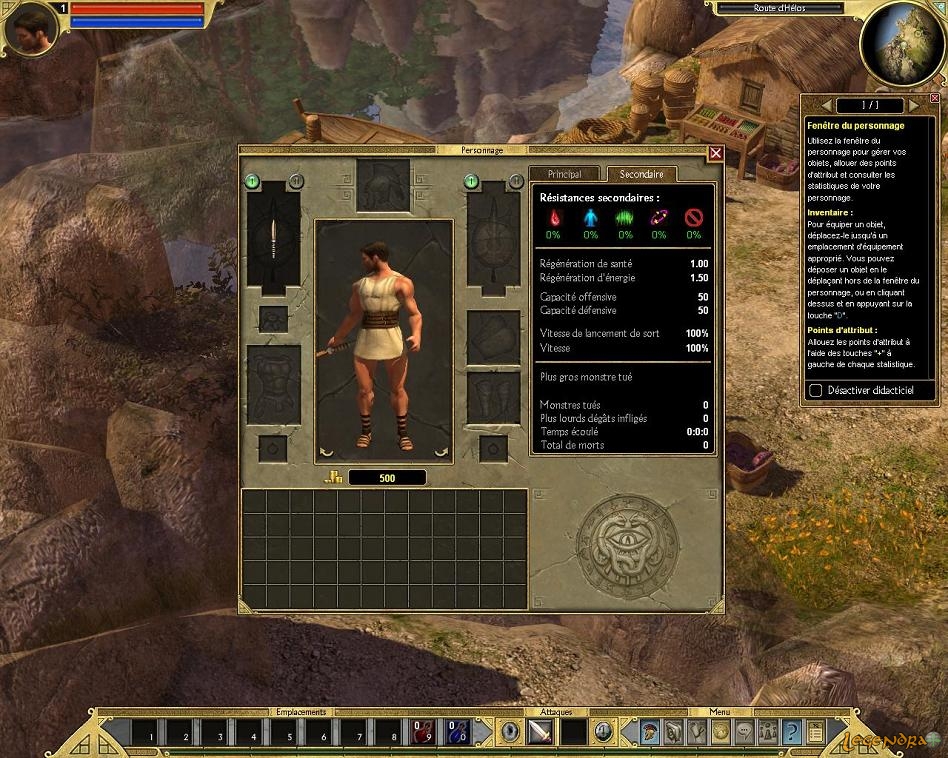Toggle the Désactiver didacticiel checkbox
Screen dimensions: 948x758
[816, 390]
